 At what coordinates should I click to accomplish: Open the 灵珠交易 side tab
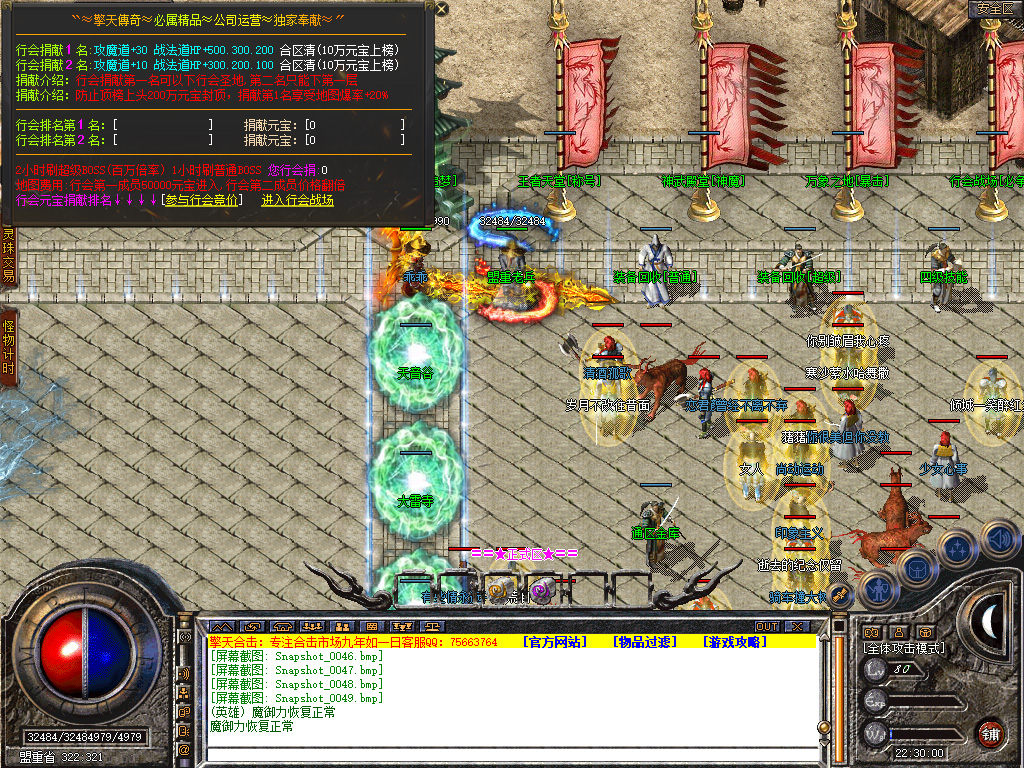8,256
